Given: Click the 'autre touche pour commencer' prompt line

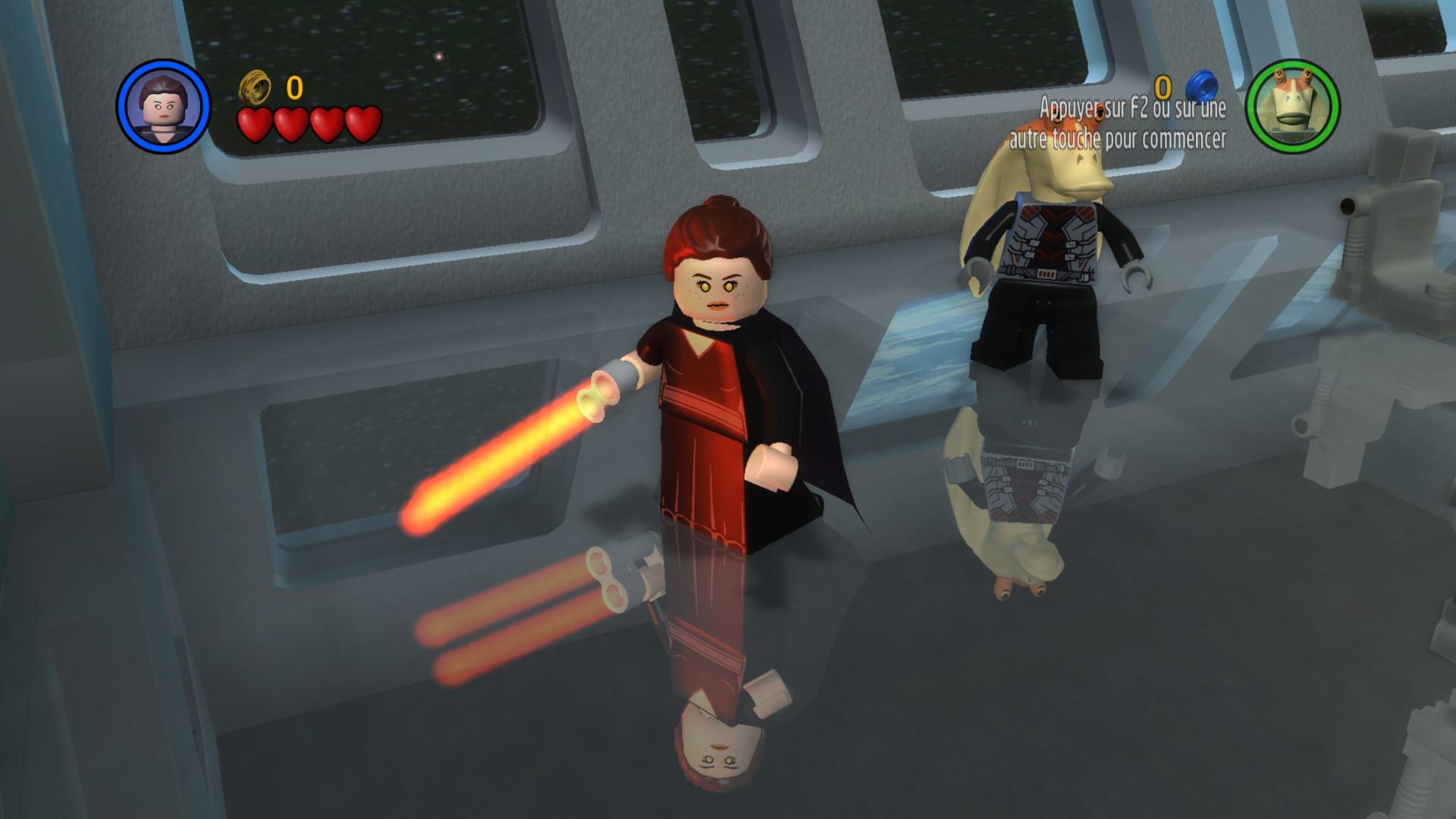Looking at the screenshot, I should 1118,140.
